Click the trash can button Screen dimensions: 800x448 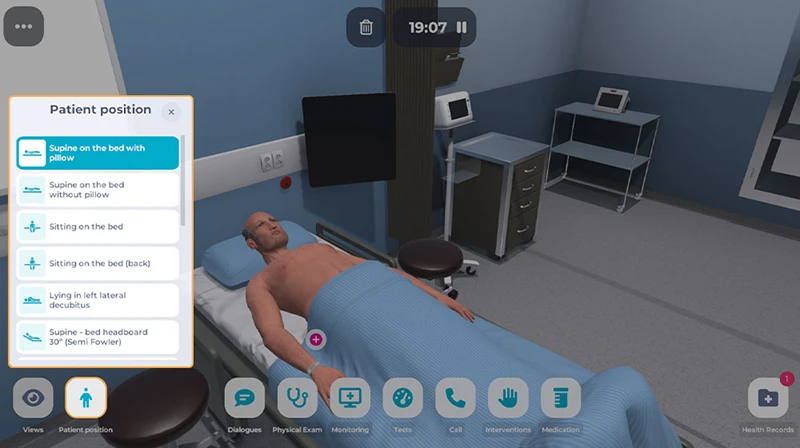[366, 27]
